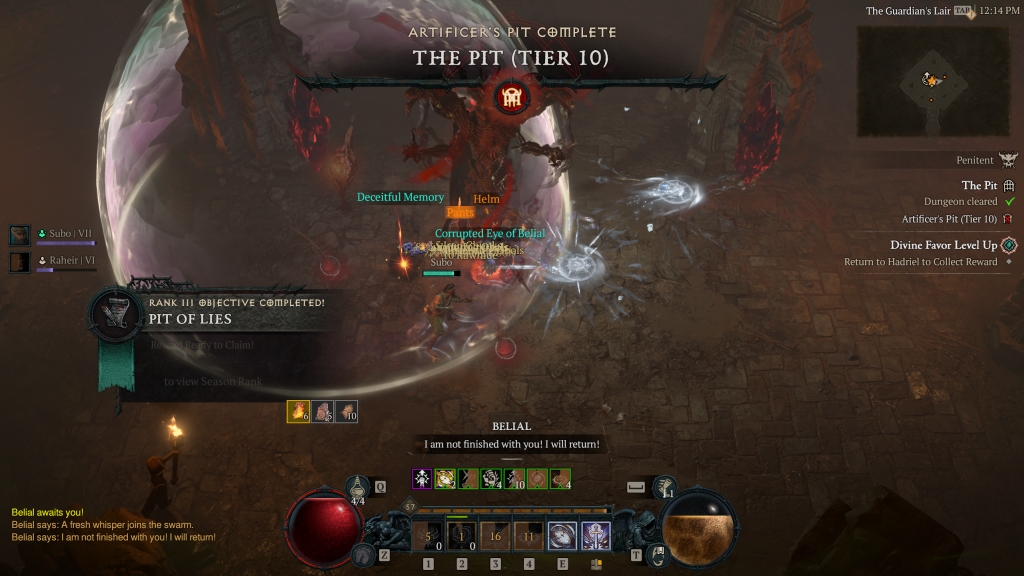Open the minimap of The Guardian's Lair
The height and width of the screenshot is (576, 1024).
coord(932,81)
